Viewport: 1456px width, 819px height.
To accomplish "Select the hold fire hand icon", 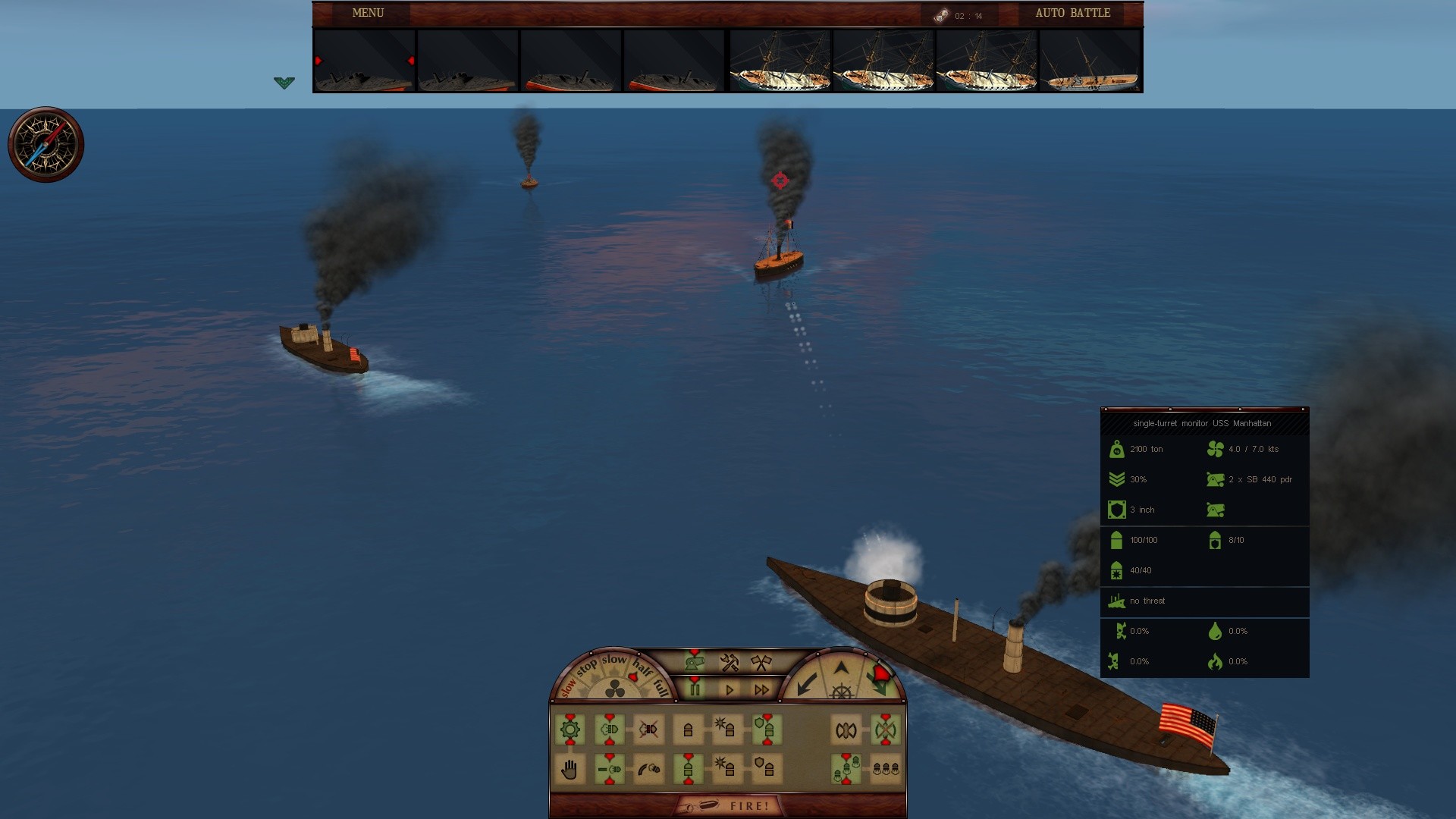I will click(570, 770).
